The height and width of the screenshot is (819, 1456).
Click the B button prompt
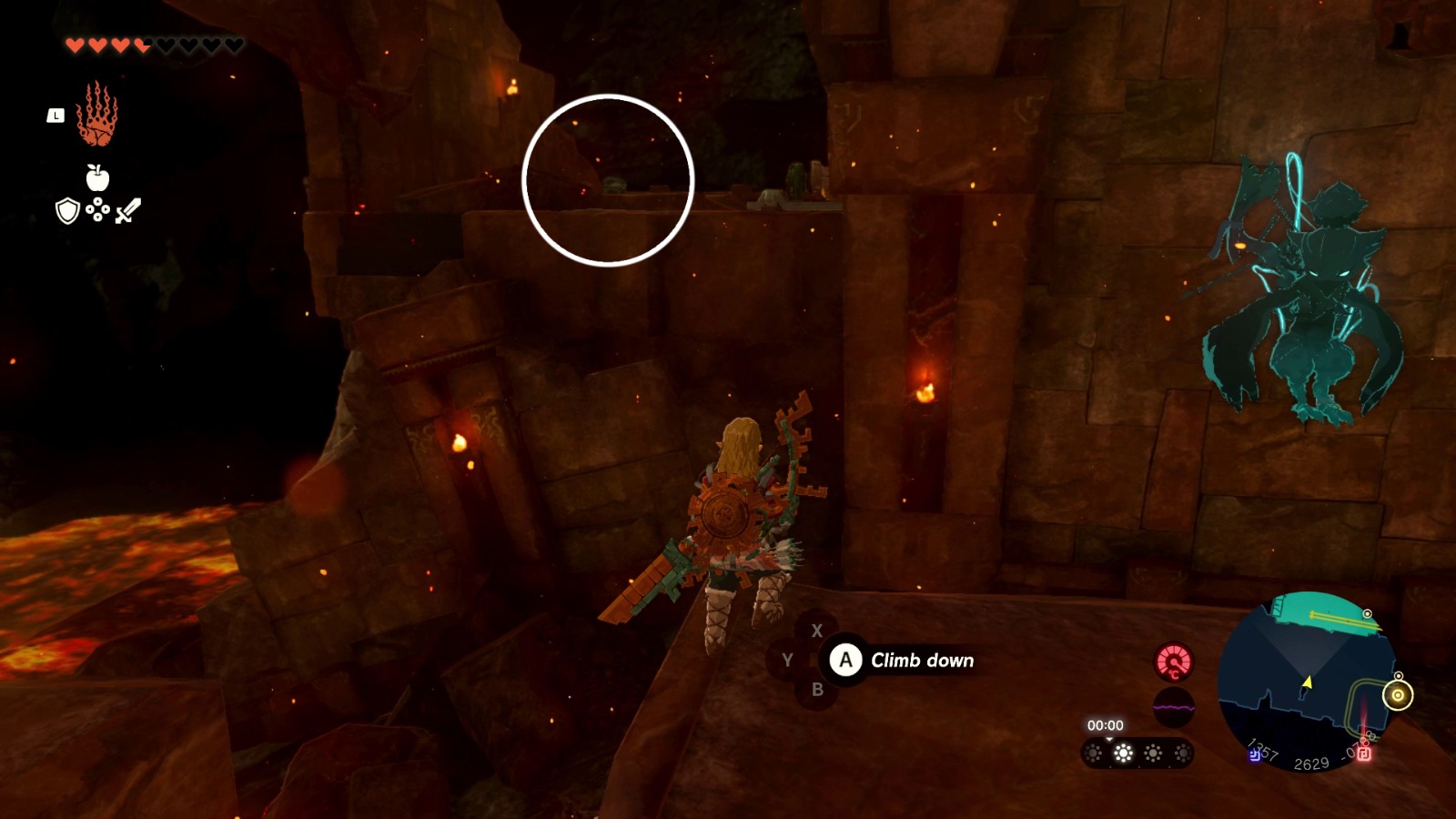[815, 688]
